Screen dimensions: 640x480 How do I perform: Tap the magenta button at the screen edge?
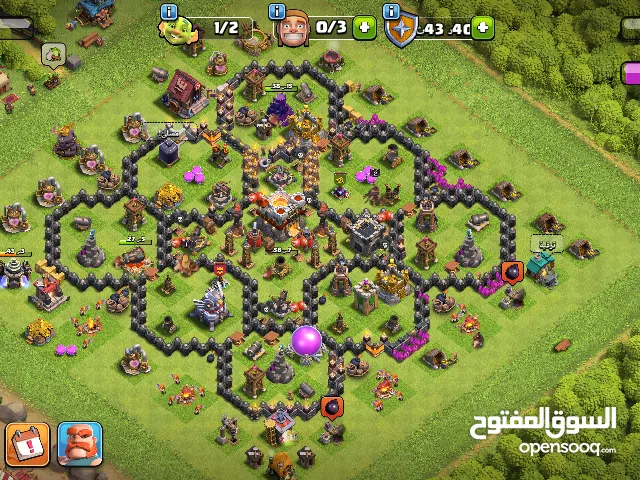coord(630,73)
